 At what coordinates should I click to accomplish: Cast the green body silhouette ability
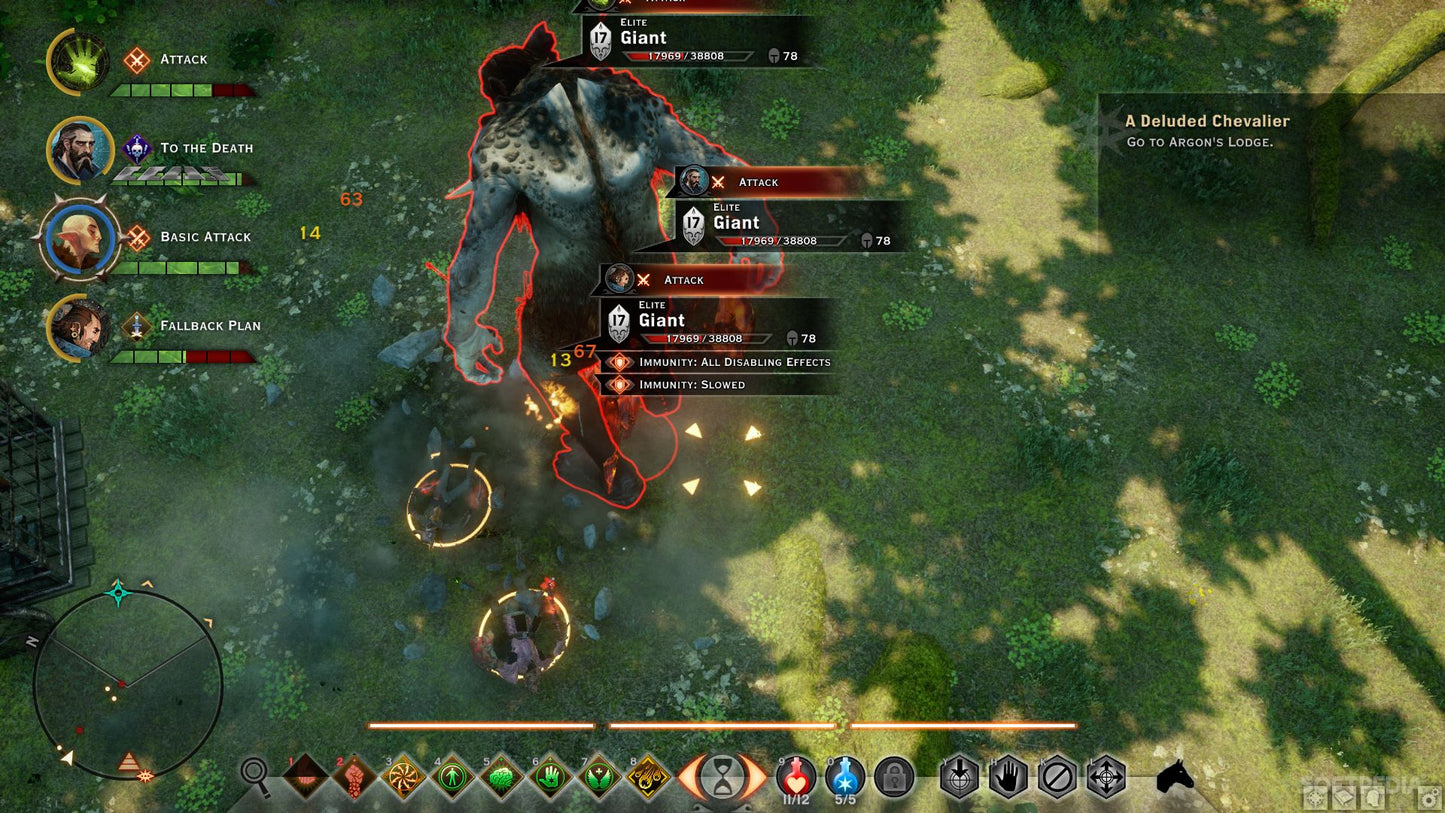coord(453,777)
